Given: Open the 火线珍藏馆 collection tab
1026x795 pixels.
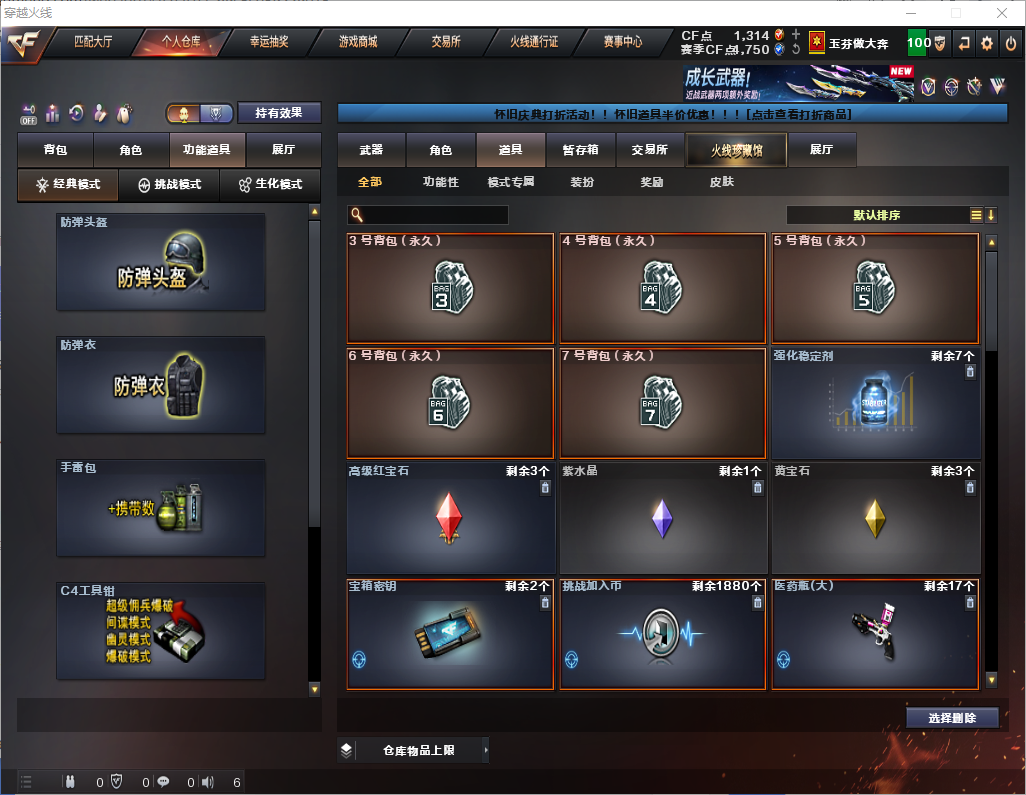Looking at the screenshot, I should (736, 150).
